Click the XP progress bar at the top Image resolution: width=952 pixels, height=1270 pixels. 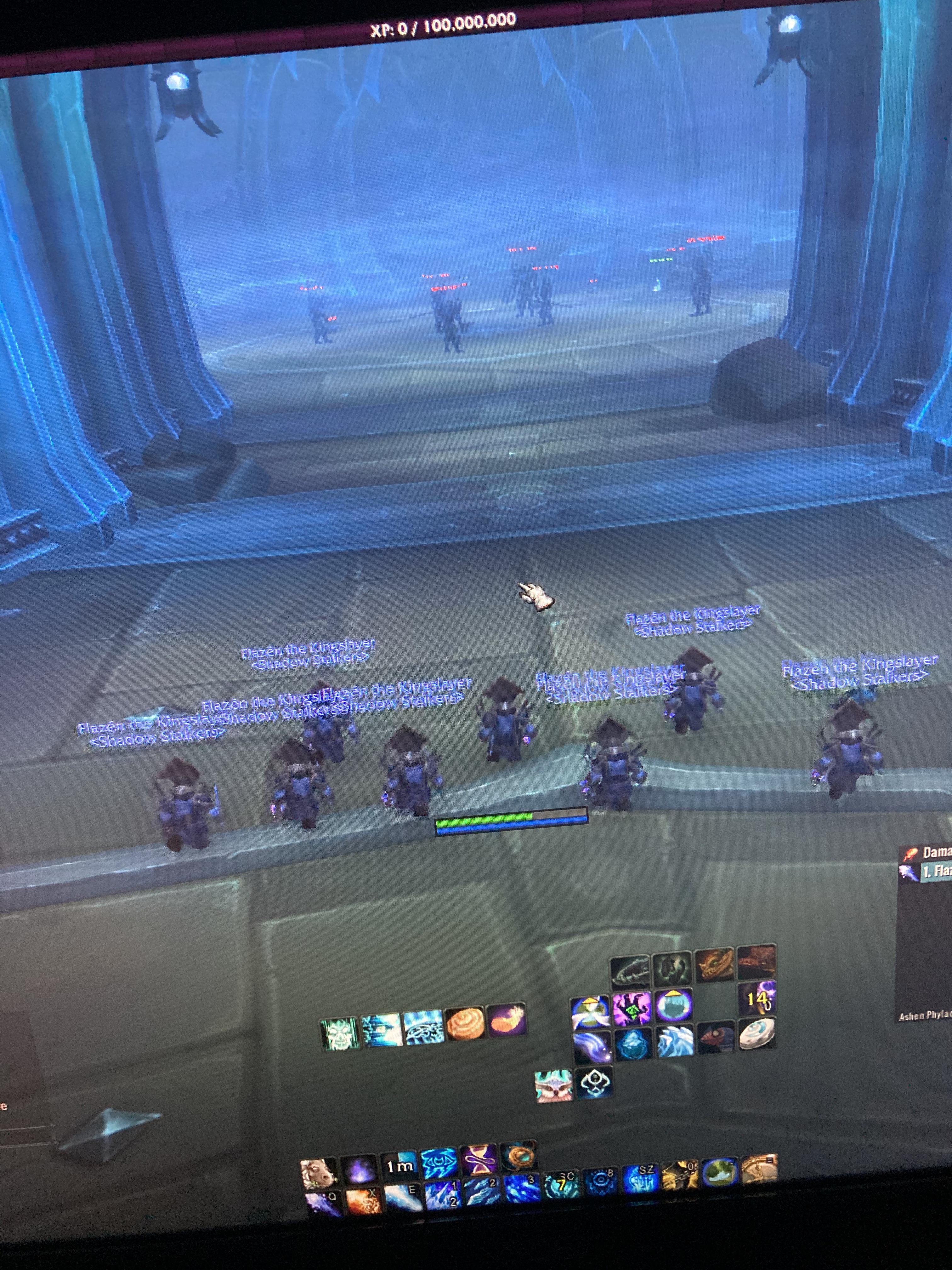click(442, 20)
